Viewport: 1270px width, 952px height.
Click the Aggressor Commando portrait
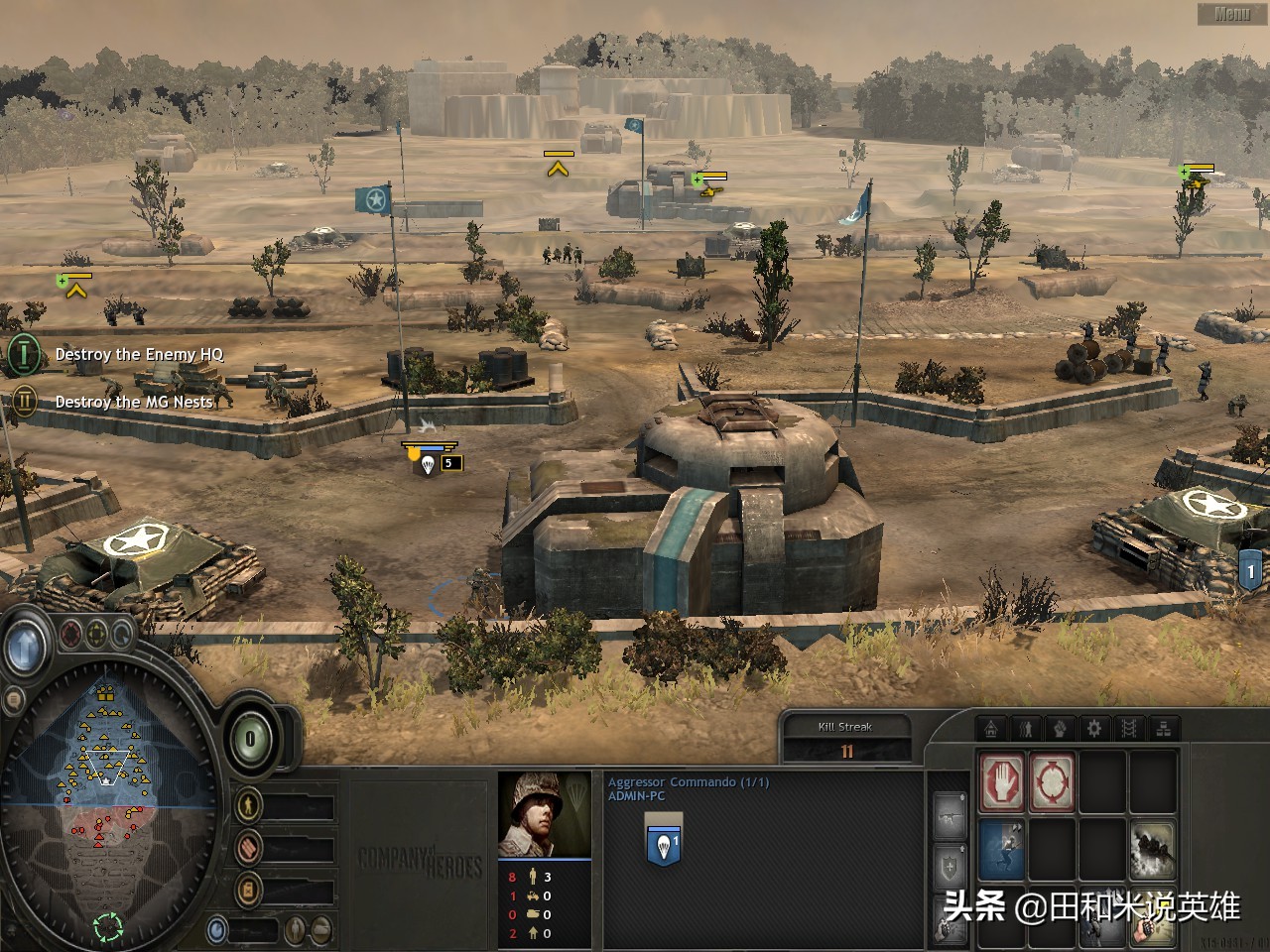[545, 814]
